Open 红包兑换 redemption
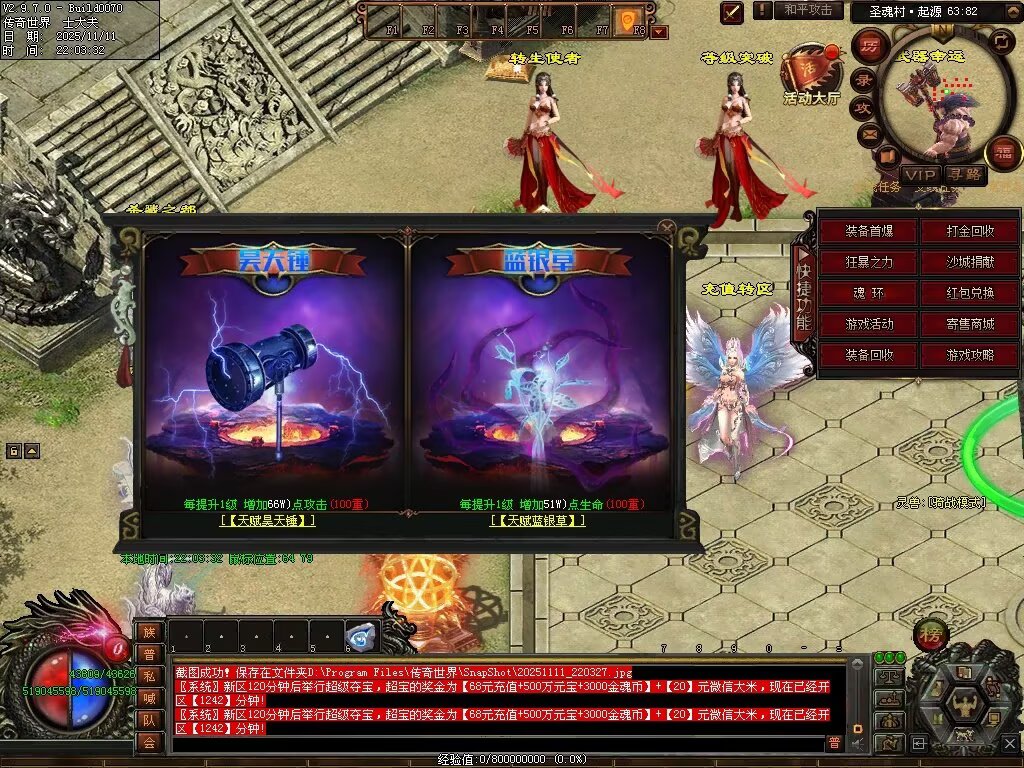 (970, 294)
